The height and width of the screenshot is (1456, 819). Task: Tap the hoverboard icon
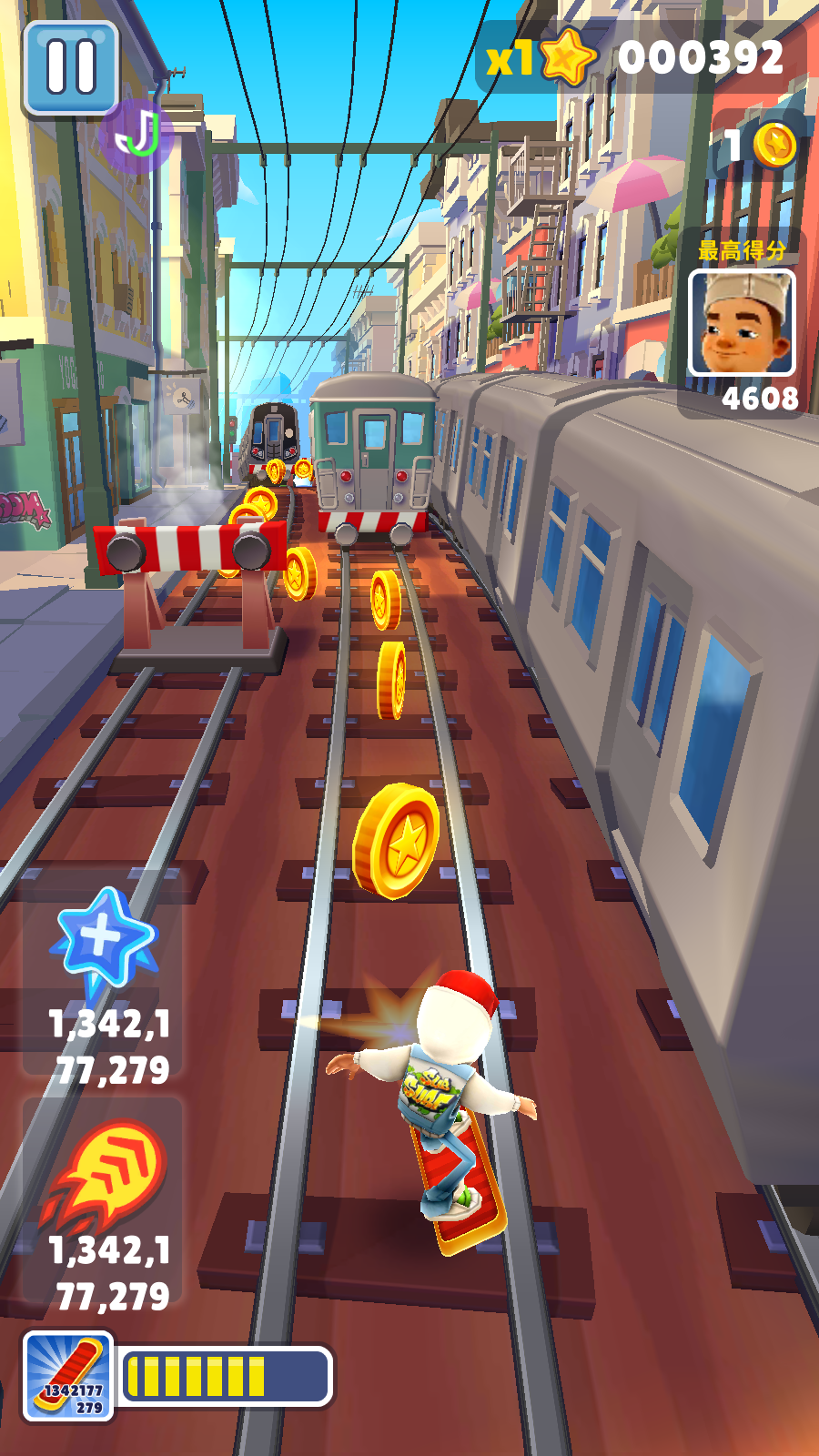coord(68,1376)
